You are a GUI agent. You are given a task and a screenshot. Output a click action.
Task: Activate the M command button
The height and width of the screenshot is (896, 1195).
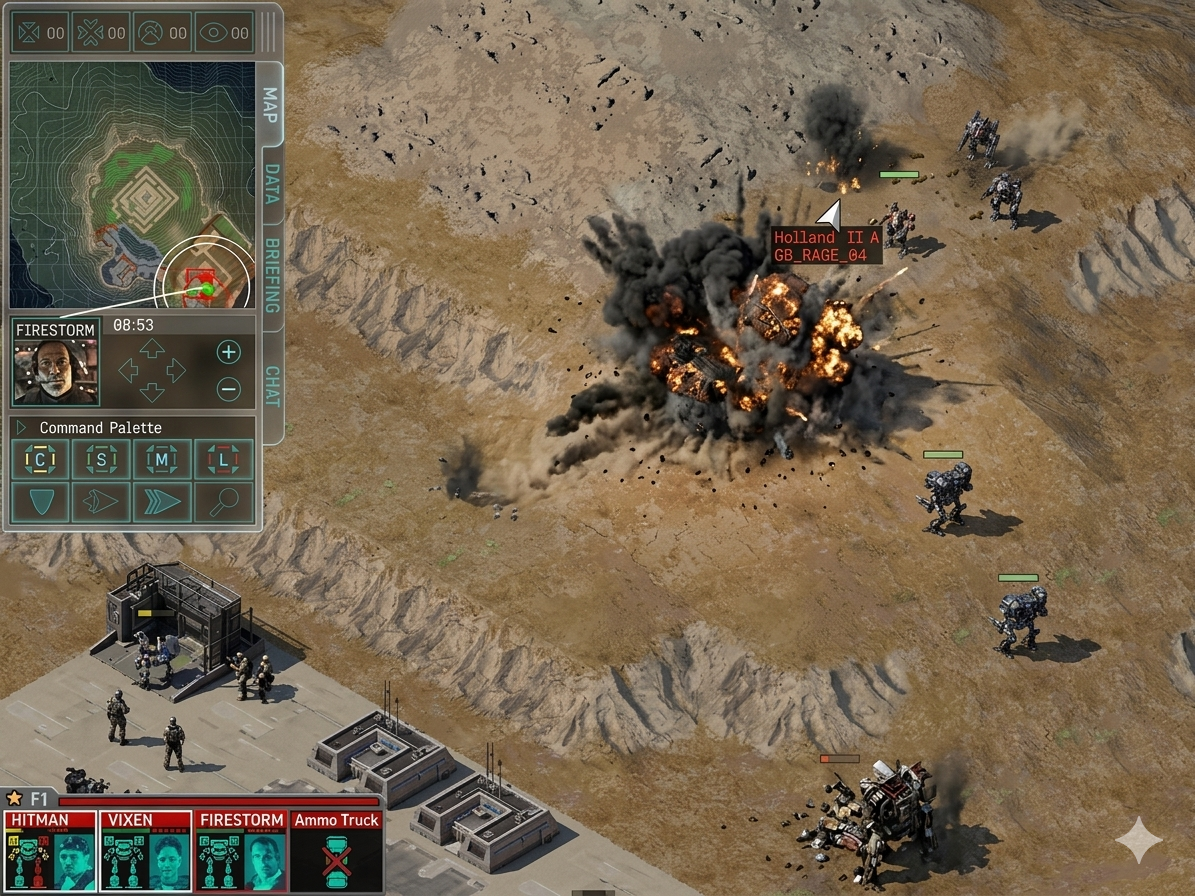coord(162,460)
